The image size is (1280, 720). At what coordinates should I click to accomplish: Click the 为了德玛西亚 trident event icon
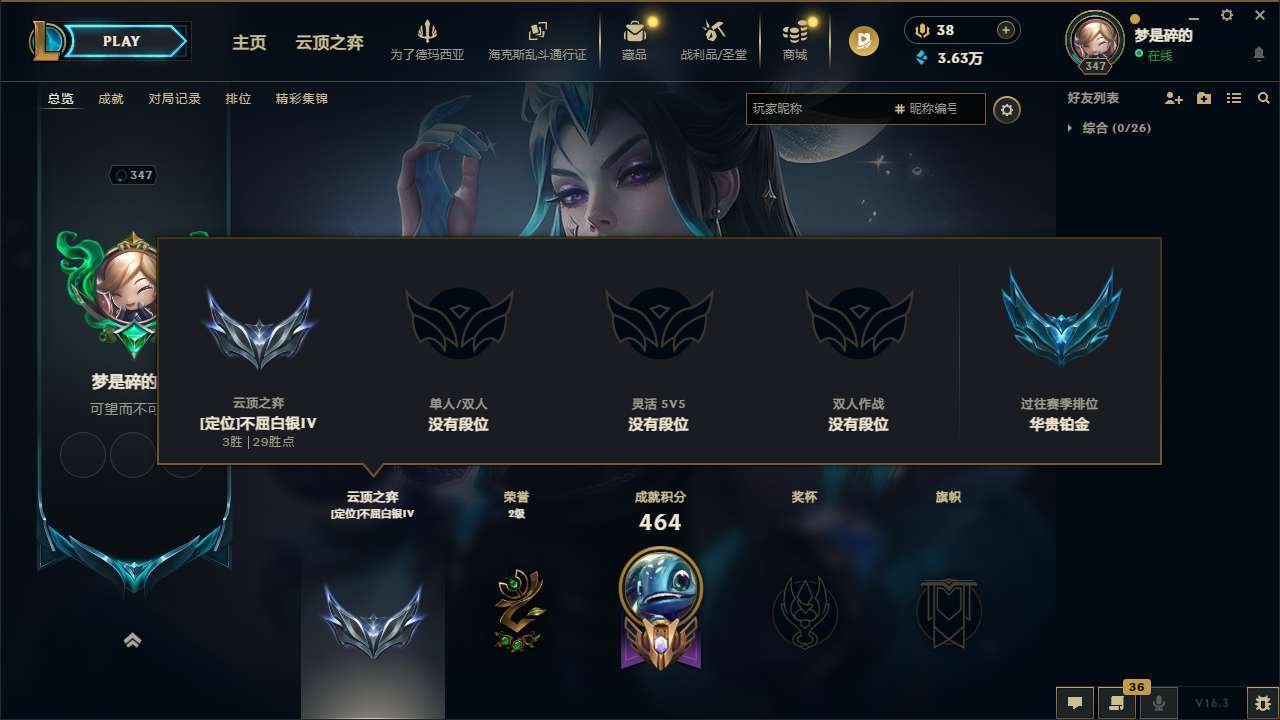click(x=428, y=33)
